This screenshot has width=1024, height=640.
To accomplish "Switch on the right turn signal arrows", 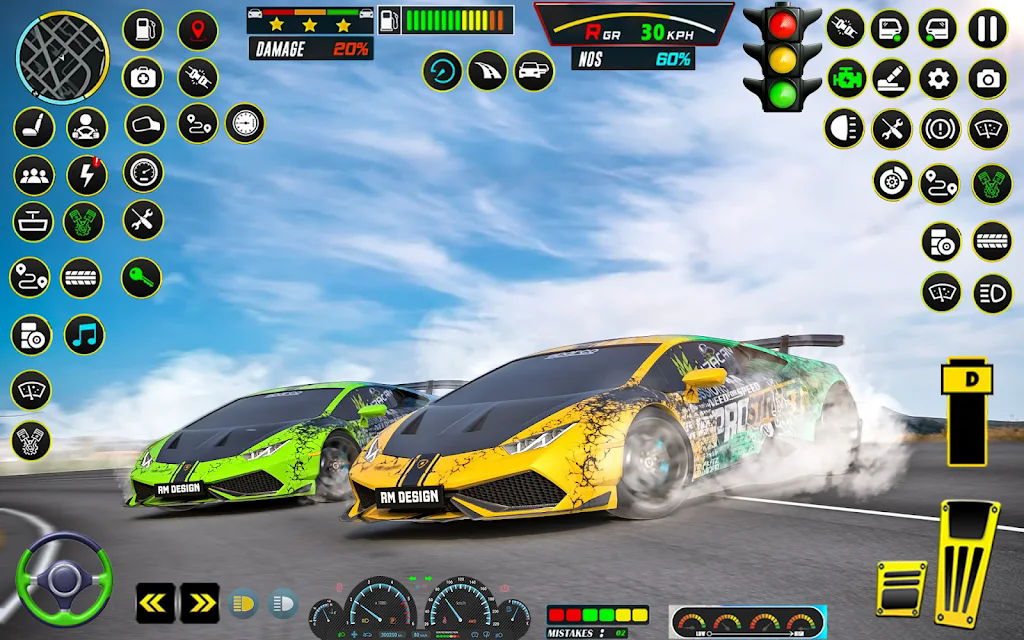I will (199, 602).
